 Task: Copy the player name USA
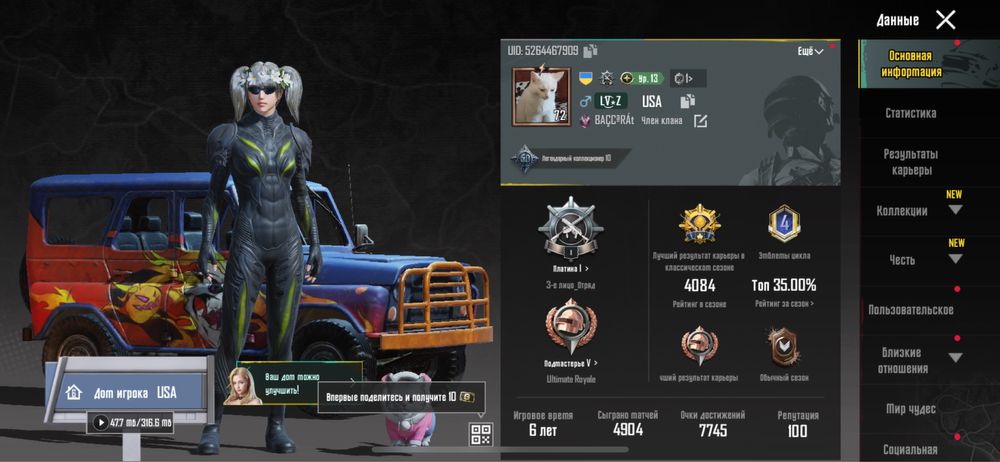pos(687,101)
